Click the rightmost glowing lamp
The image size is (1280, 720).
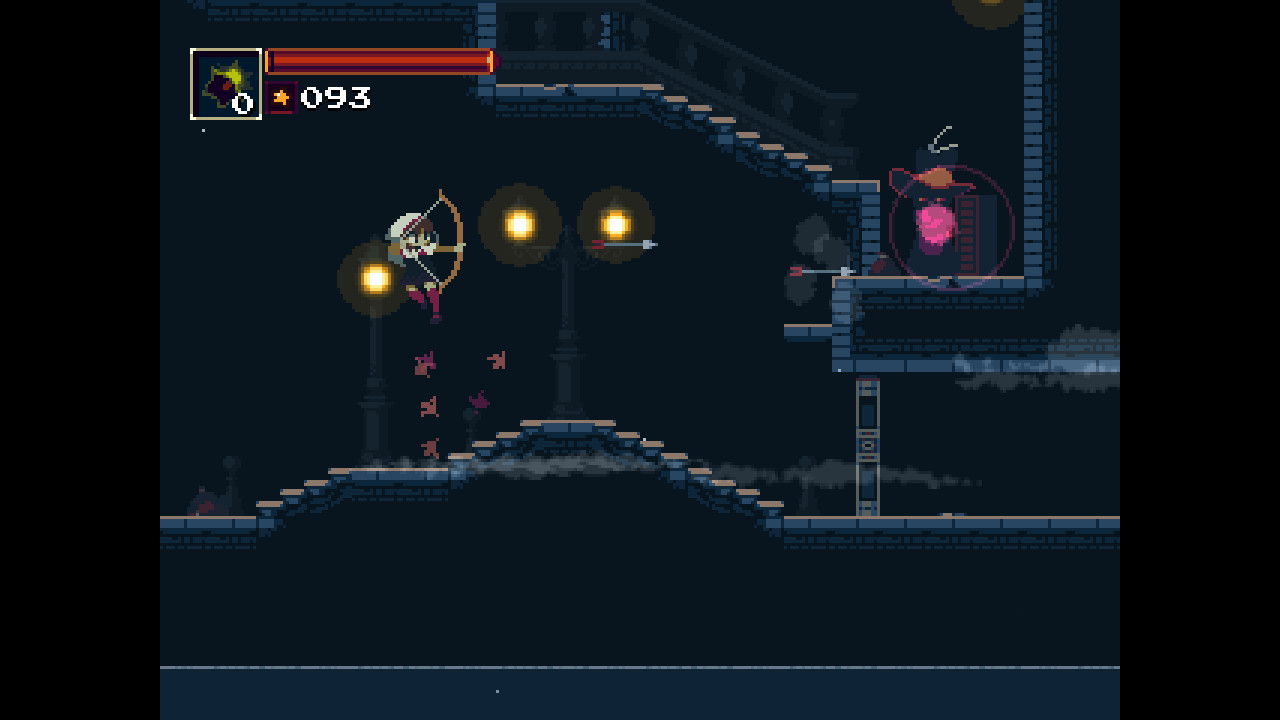616,222
